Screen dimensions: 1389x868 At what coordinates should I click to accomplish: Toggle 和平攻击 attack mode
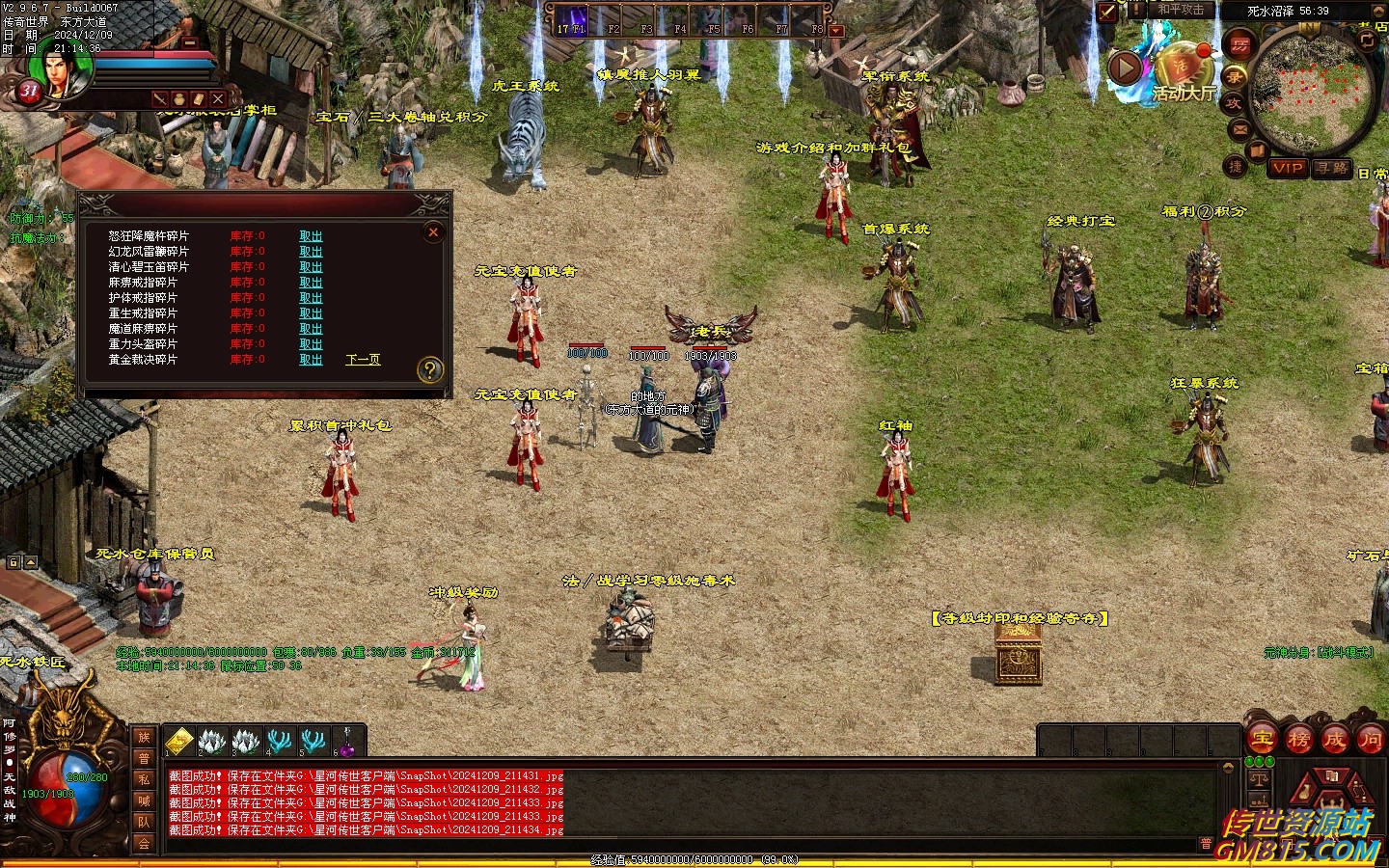click(x=1181, y=10)
